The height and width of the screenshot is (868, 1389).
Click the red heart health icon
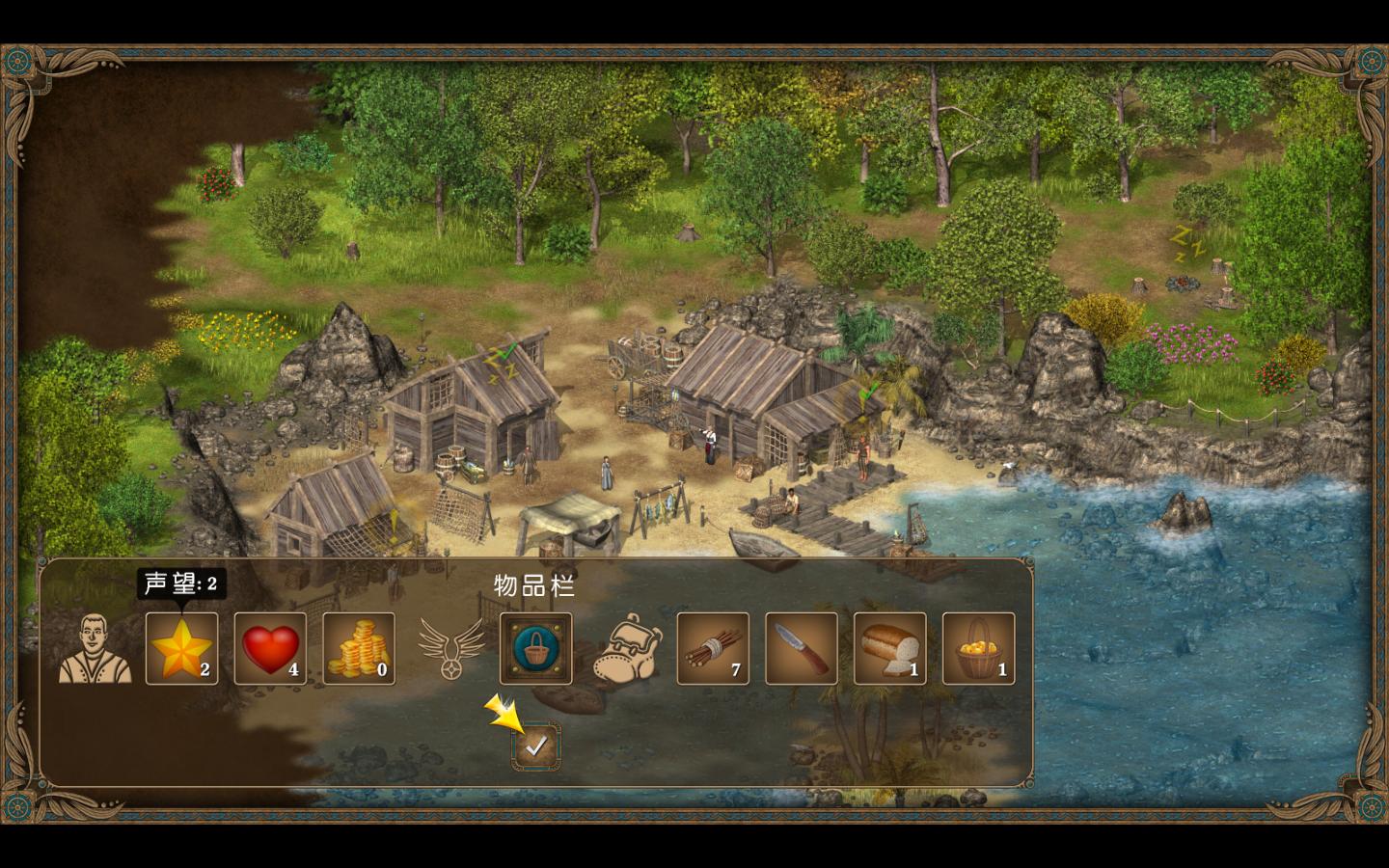(x=270, y=649)
